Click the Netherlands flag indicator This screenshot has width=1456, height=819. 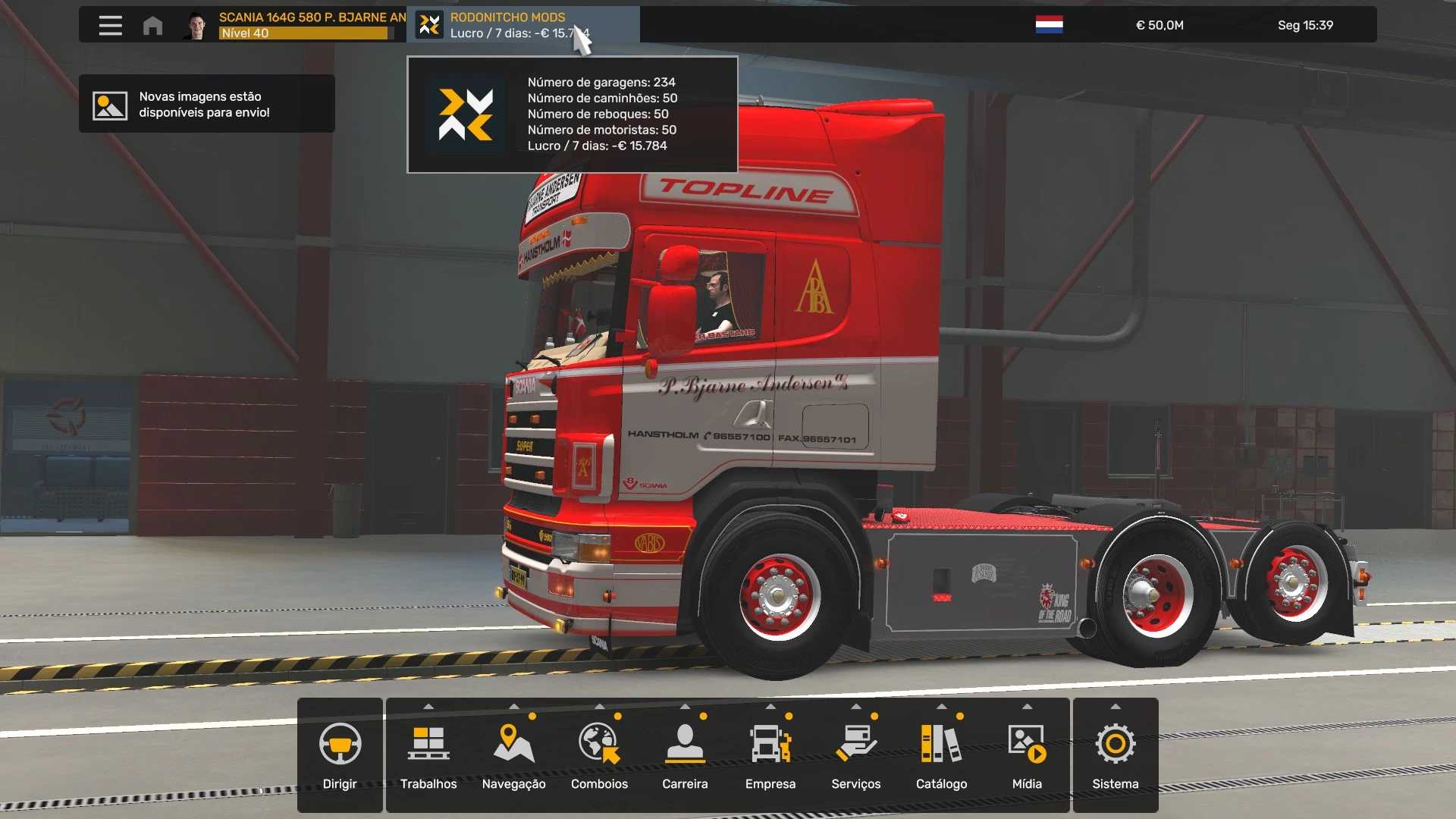click(1049, 25)
